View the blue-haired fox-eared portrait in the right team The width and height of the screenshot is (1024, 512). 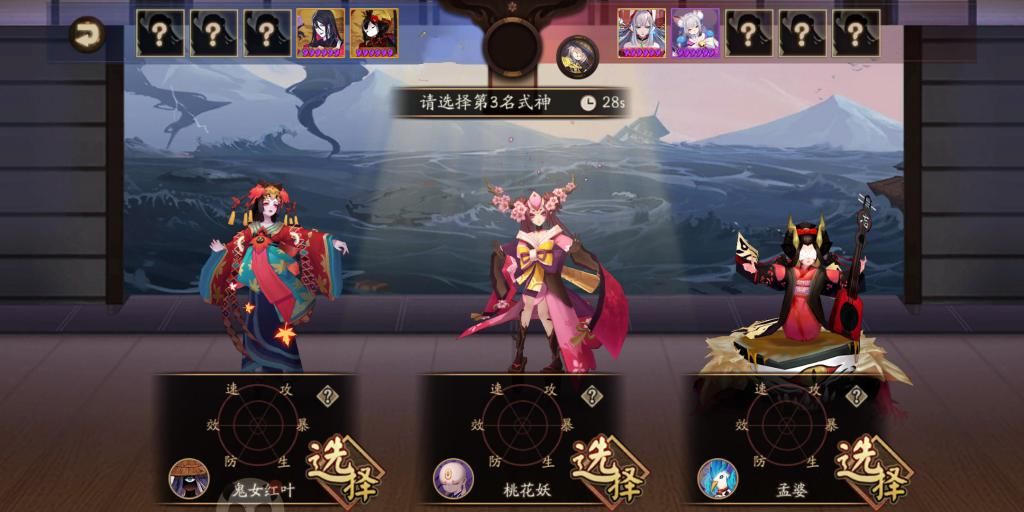695,34
